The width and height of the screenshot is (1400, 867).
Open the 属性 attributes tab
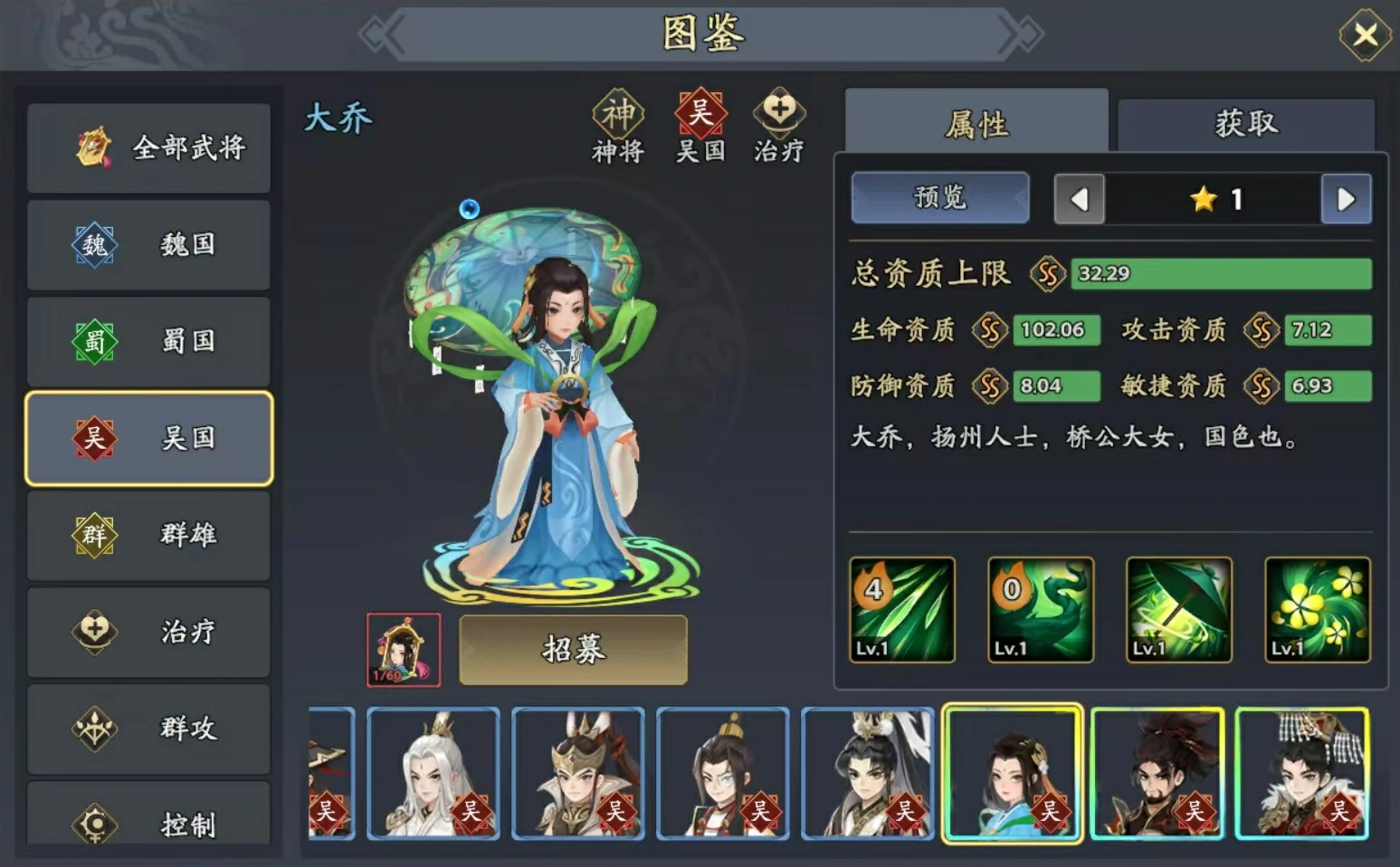coord(976,124)
